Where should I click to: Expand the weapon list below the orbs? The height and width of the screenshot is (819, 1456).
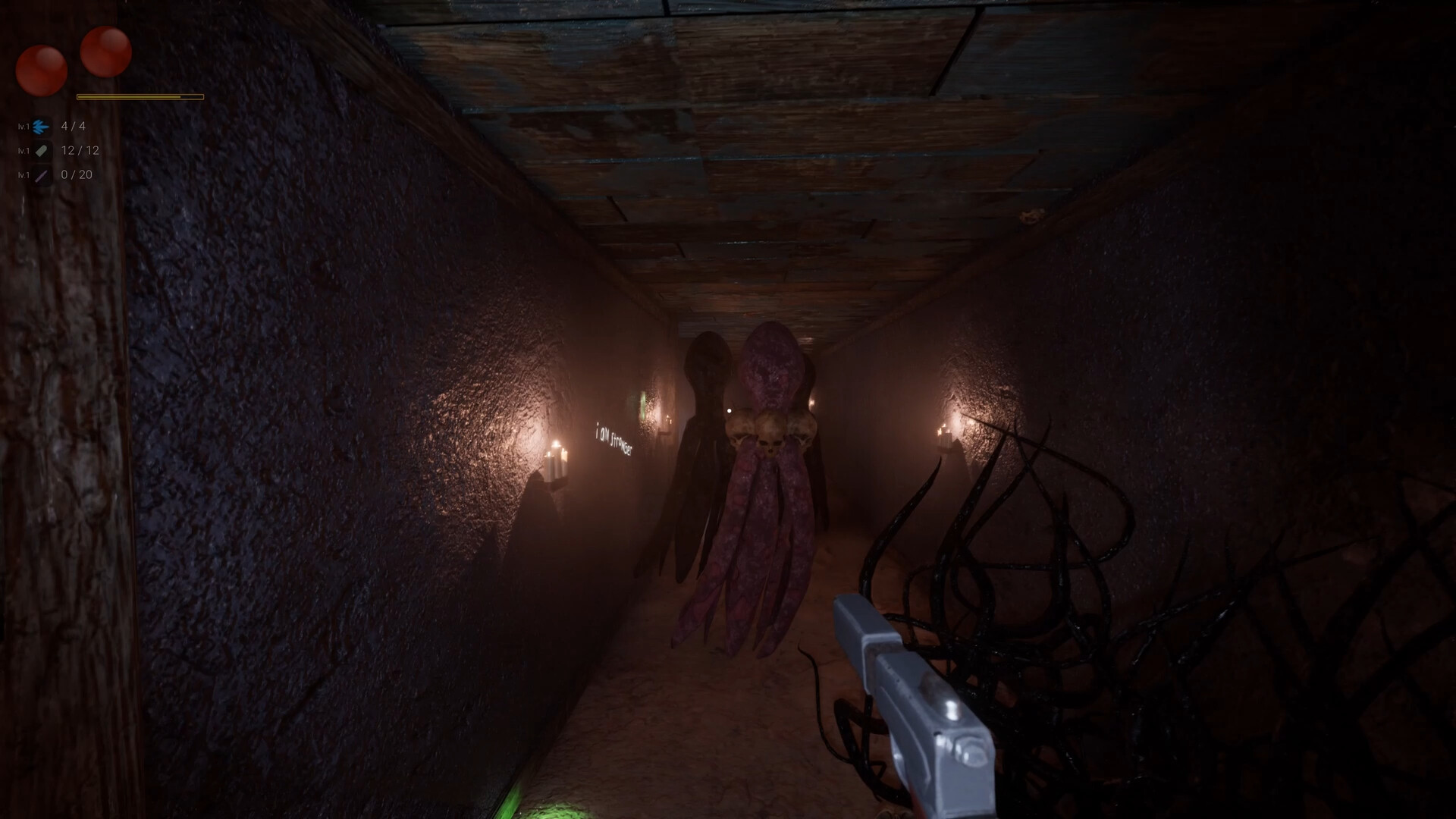pos(53,152)
